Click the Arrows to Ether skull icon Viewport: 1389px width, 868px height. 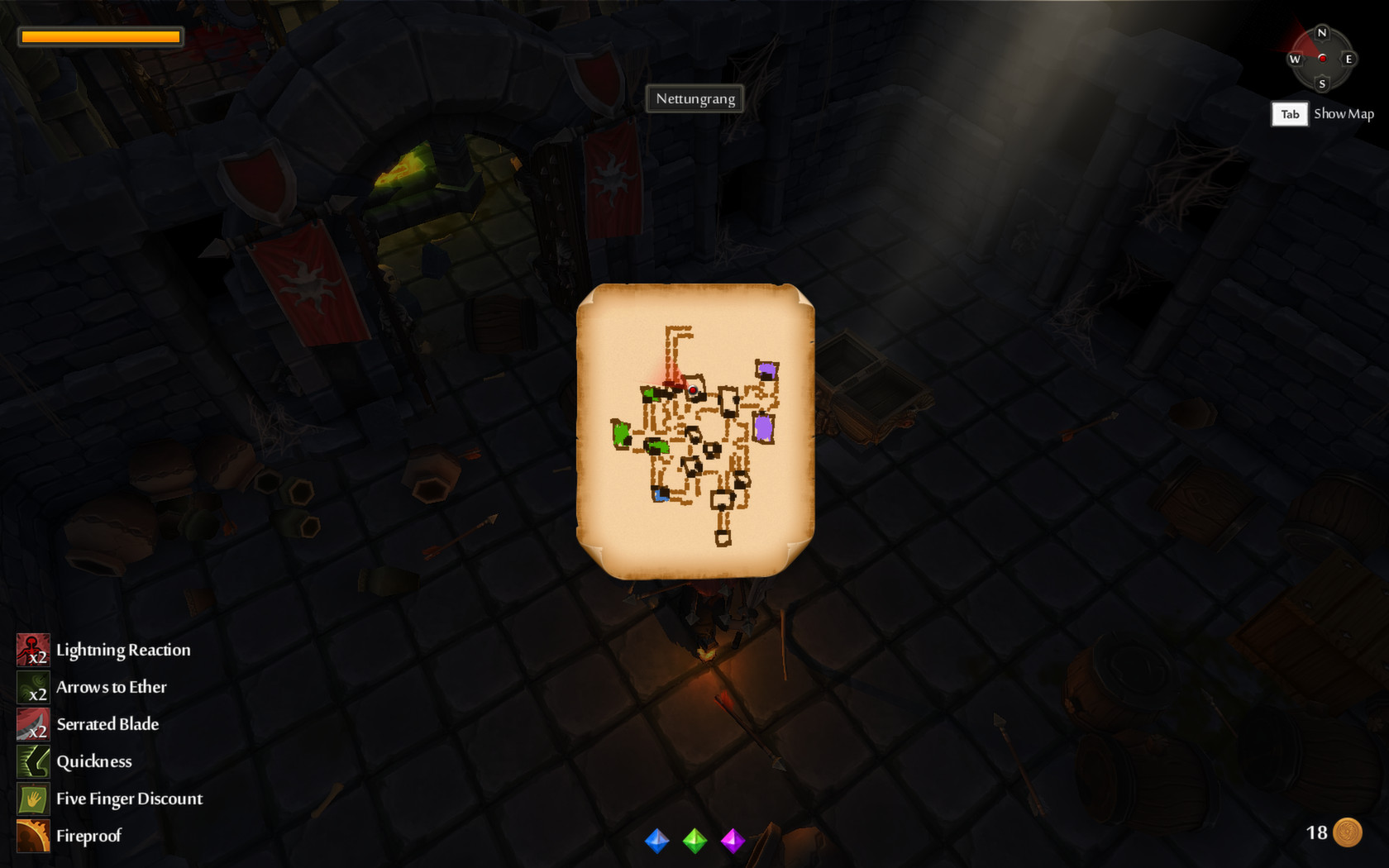(31, 687)
